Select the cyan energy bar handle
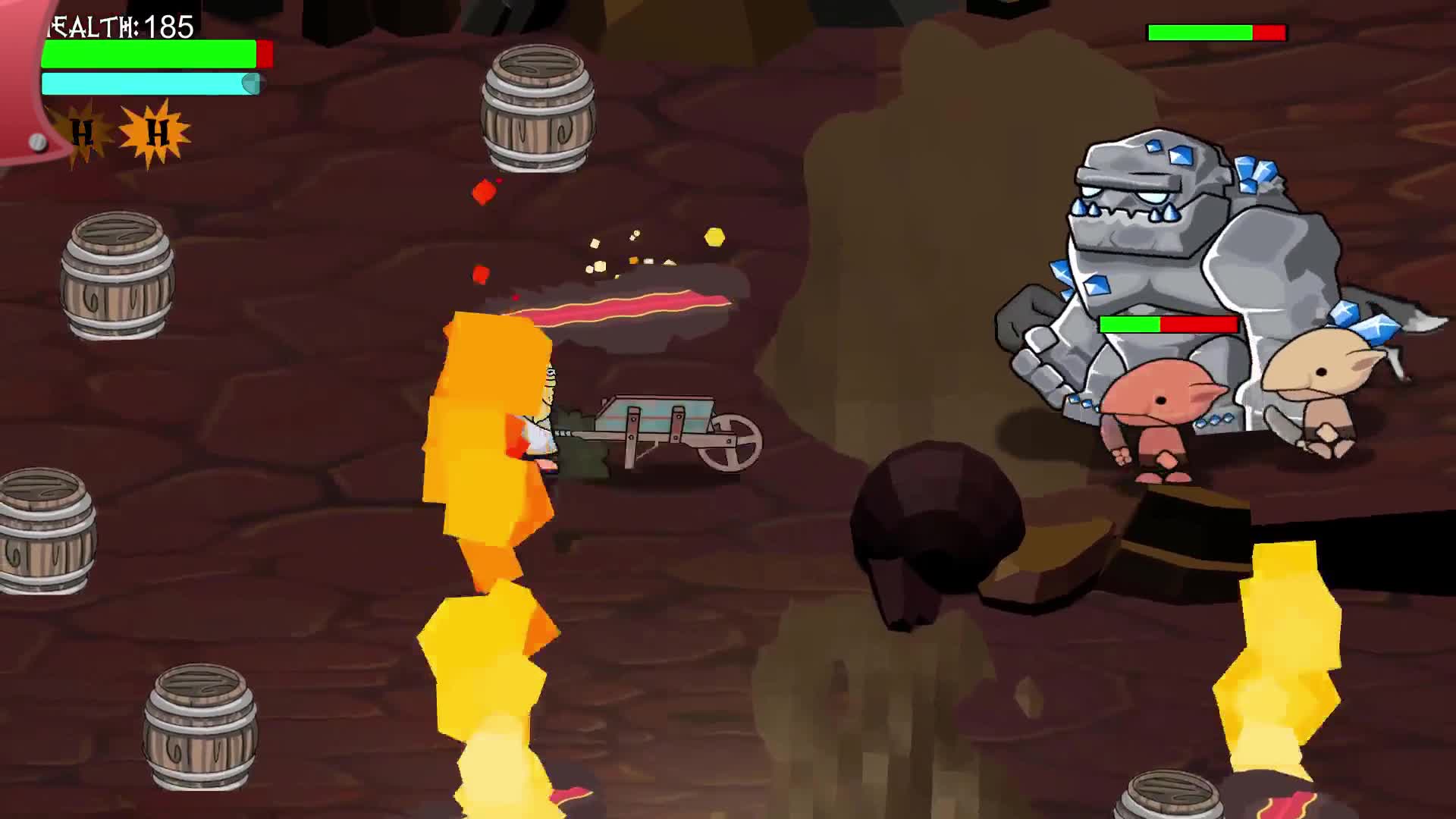Screen dimensions: 1456x819 click(x=250, y=83)
